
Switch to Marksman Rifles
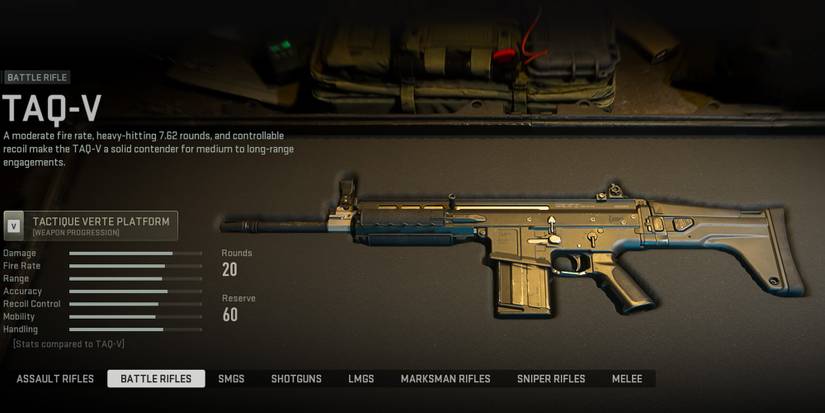tap(445, 379)
